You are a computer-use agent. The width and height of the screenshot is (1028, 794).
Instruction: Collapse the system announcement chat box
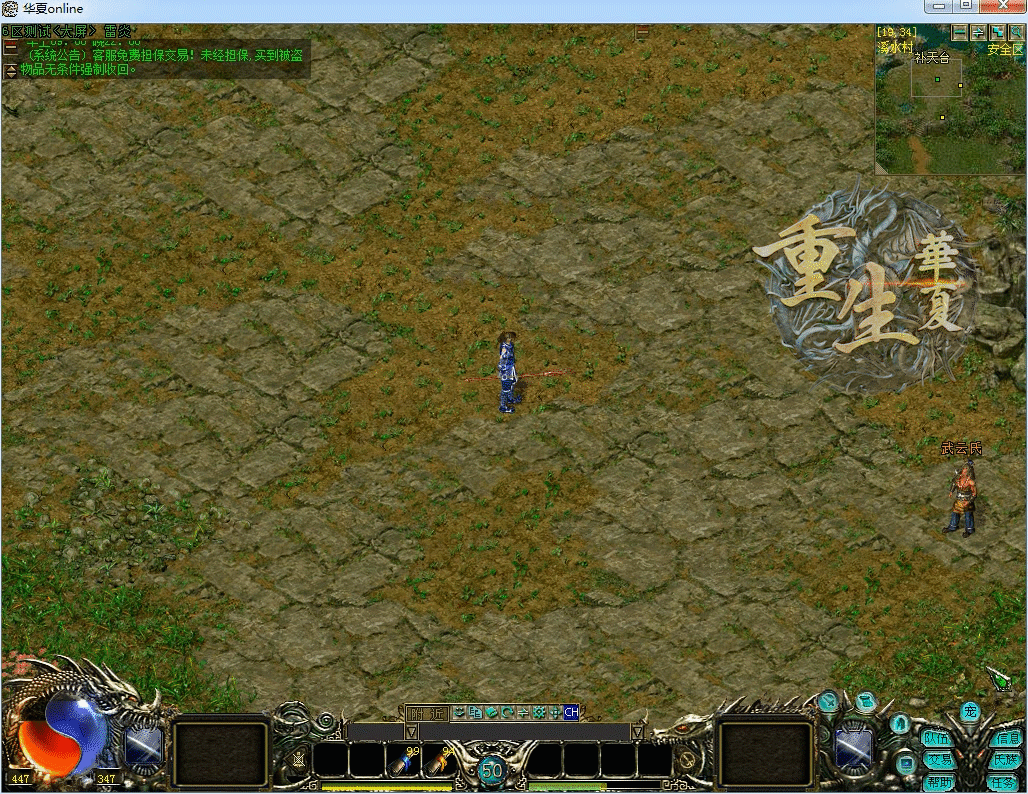point(10,46)
